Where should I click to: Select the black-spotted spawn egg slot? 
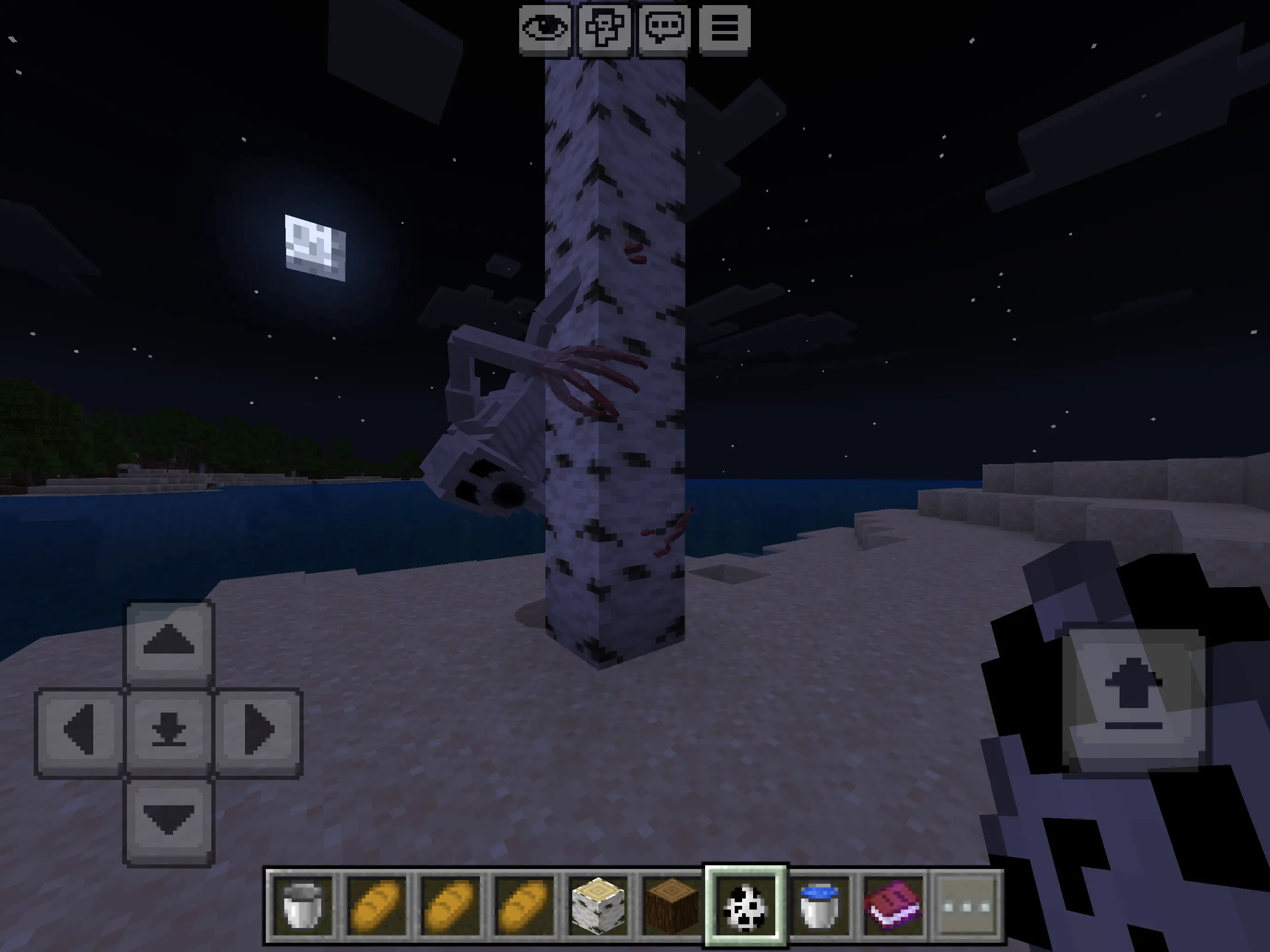point(745,906)
